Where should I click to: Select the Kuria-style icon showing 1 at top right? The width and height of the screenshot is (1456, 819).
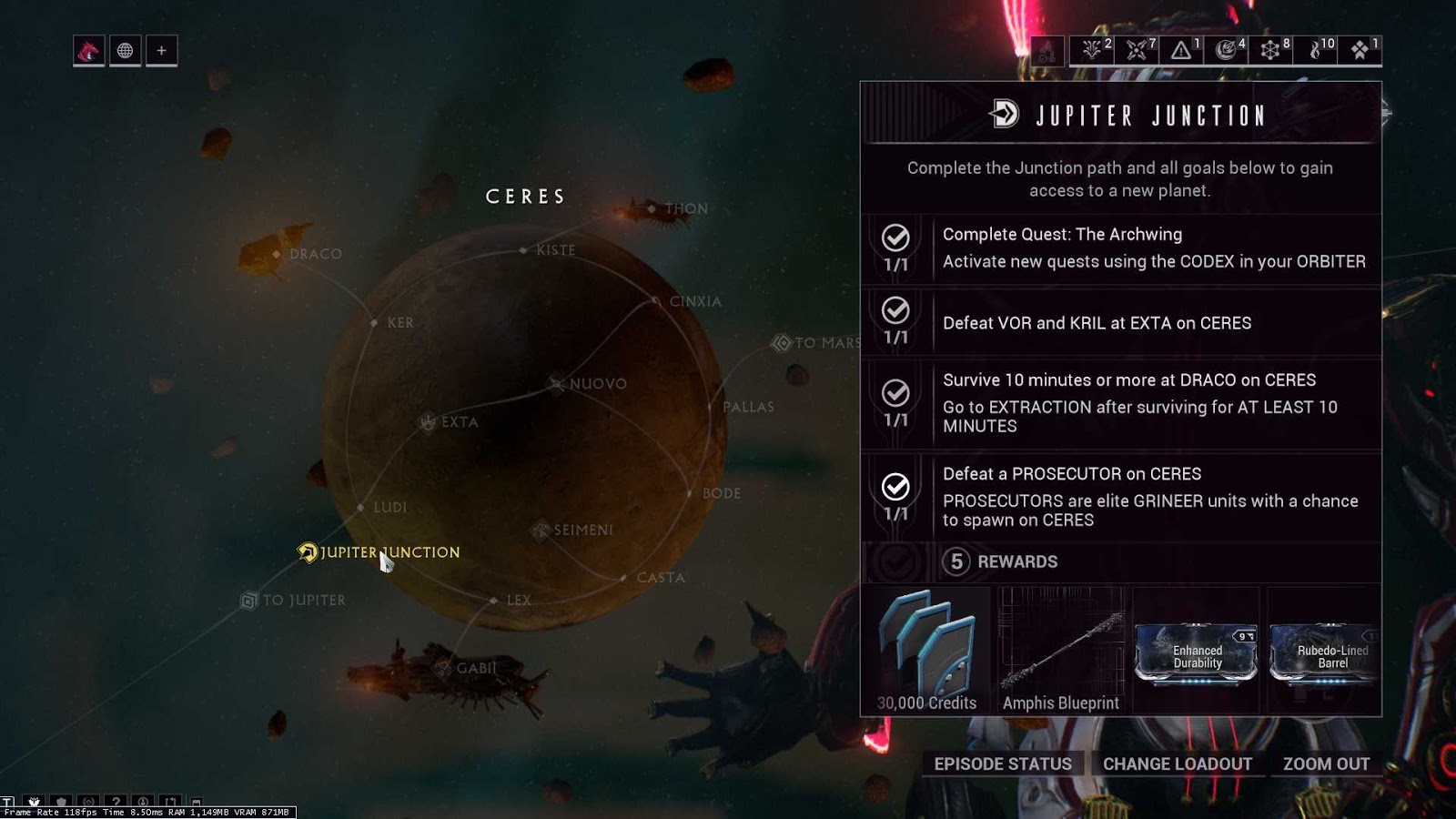point(1360,50)
